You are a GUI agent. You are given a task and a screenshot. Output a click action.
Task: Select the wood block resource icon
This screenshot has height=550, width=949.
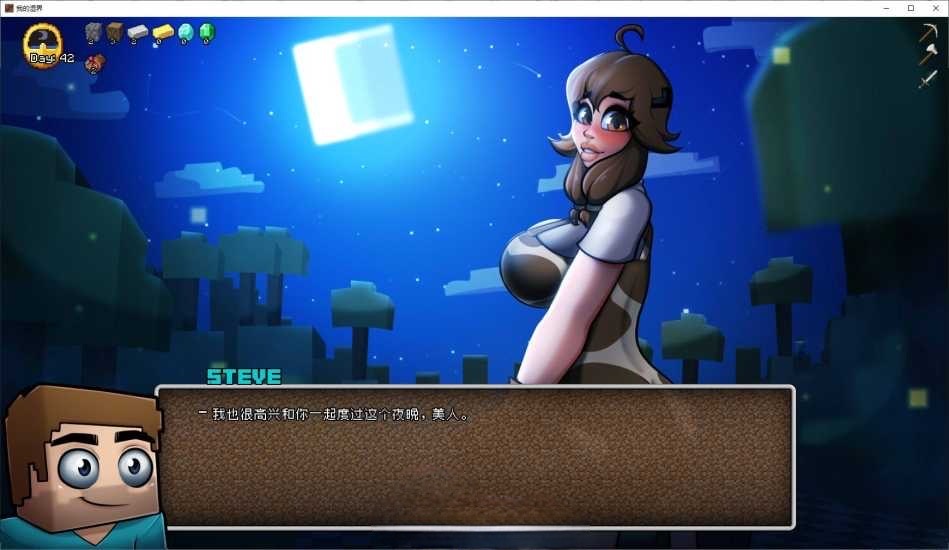[115, 32]
